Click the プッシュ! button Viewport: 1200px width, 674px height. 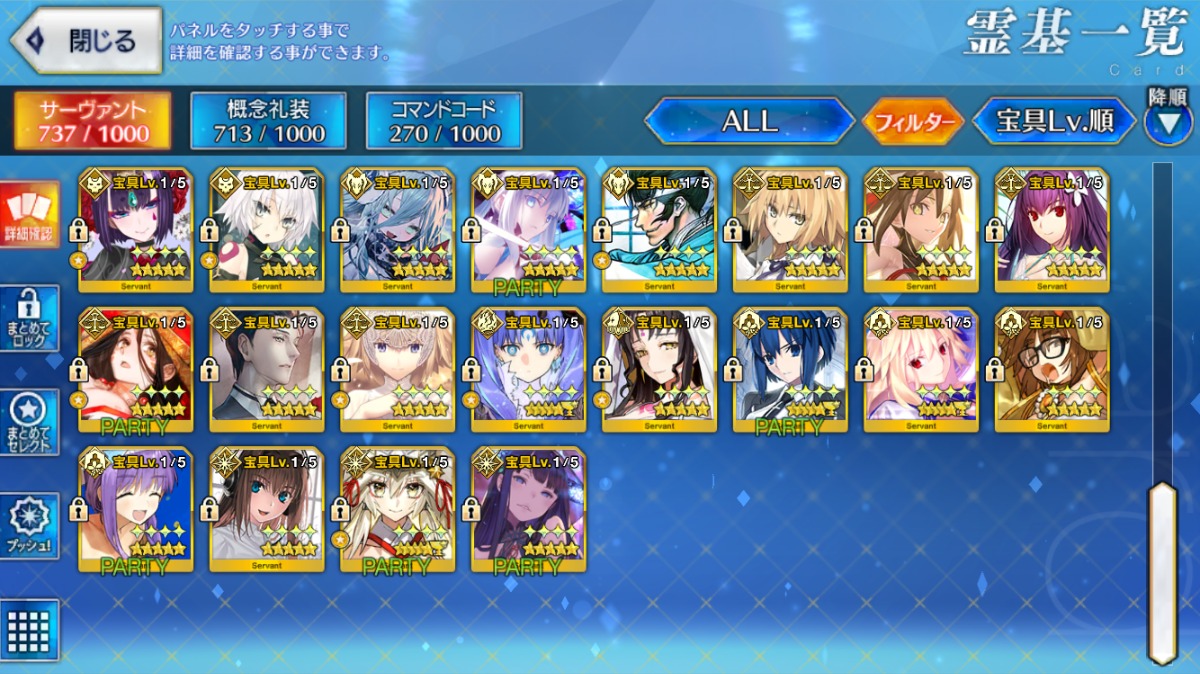29,526
